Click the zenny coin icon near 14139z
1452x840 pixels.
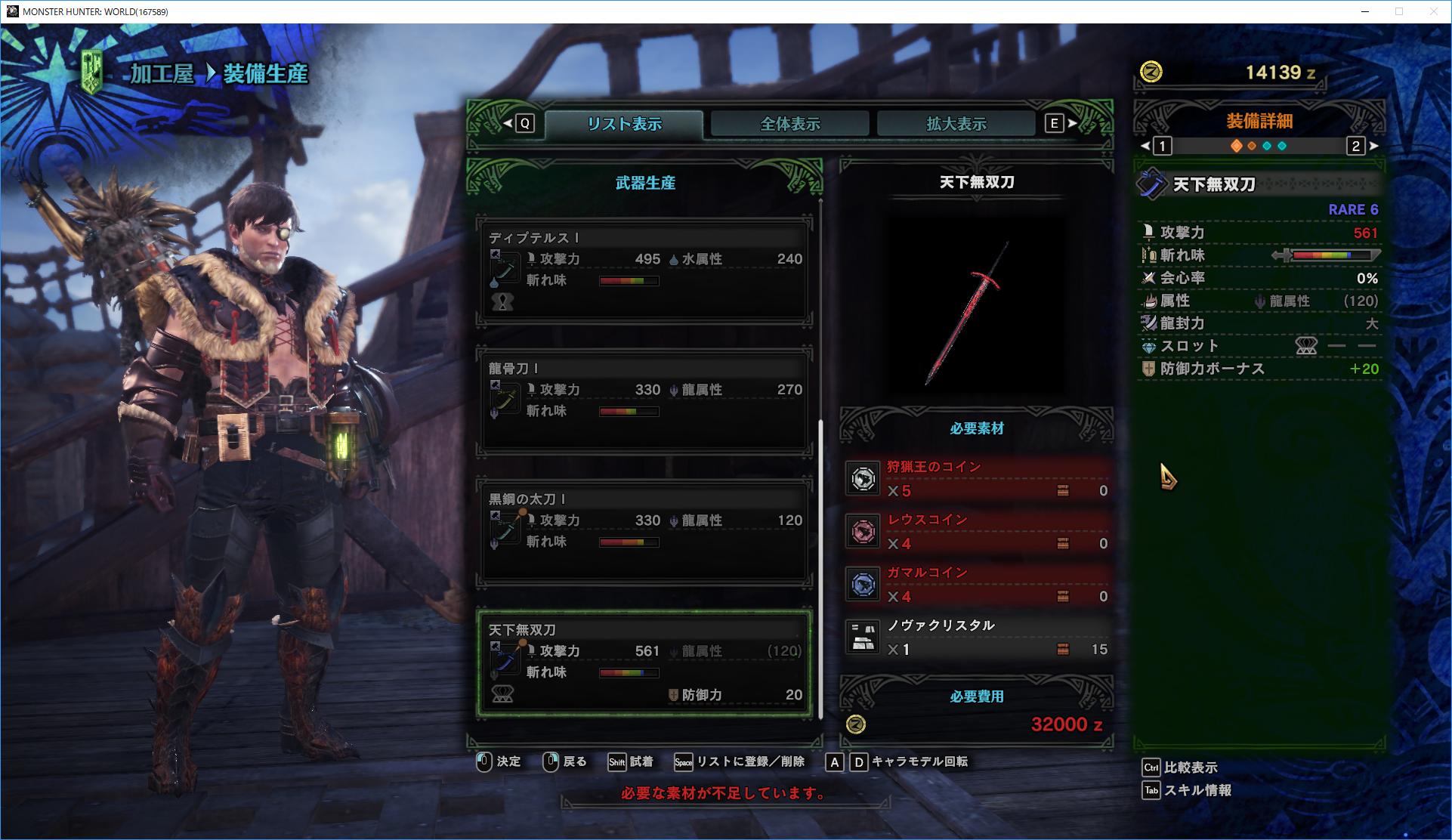pos(1151,73)
